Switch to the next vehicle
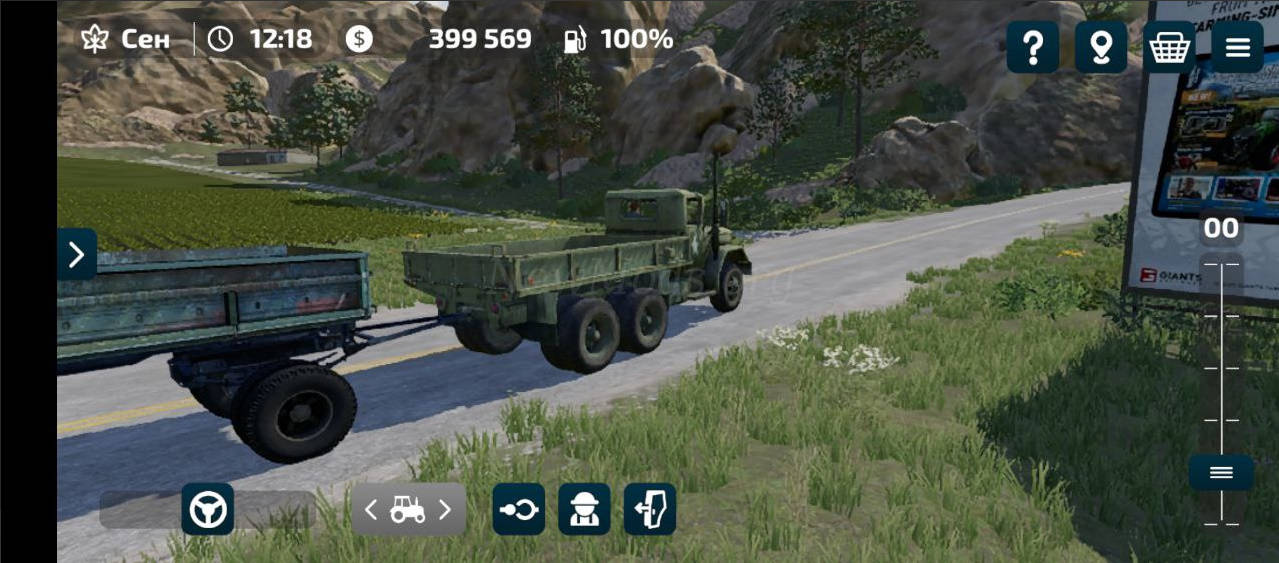The width and height of the screenshot is (1279, 563). tap(446, 510)
